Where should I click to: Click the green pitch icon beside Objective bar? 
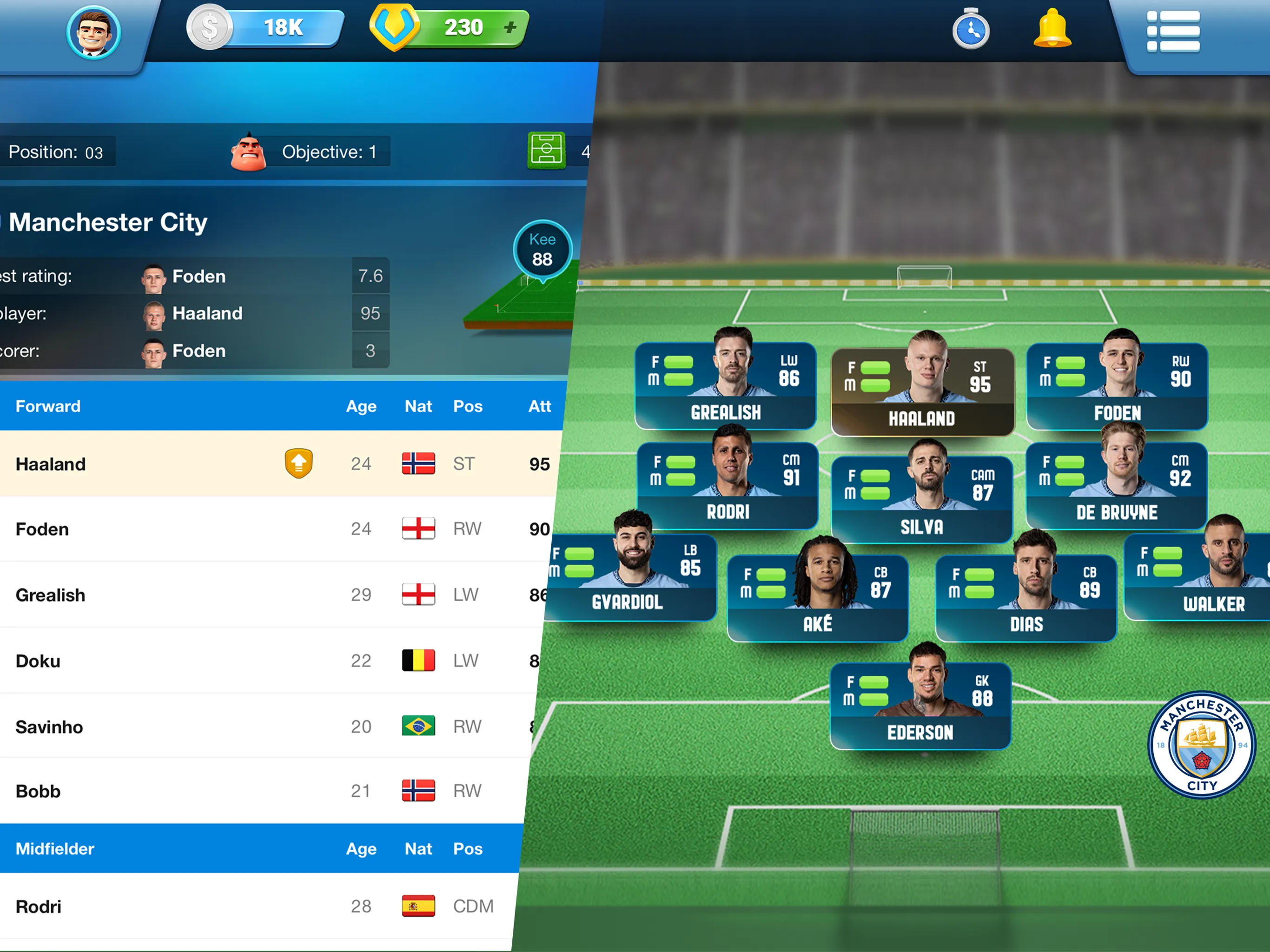(547, 151)
